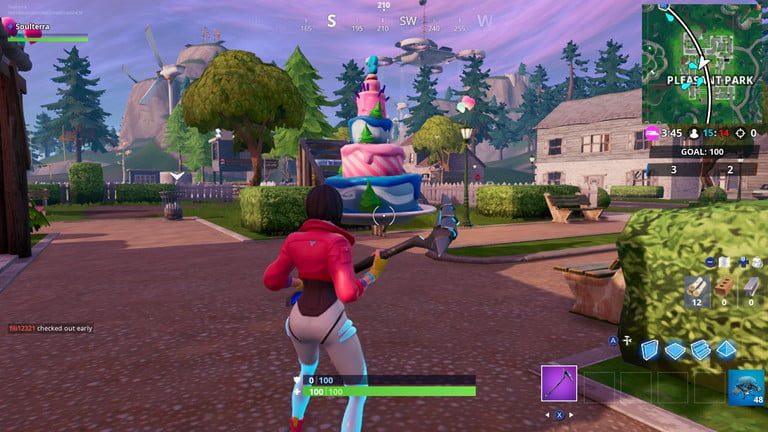The width and height of the screenshot is (768, 432).
Task: Select the wall building piece
Action: pos(650,348)
